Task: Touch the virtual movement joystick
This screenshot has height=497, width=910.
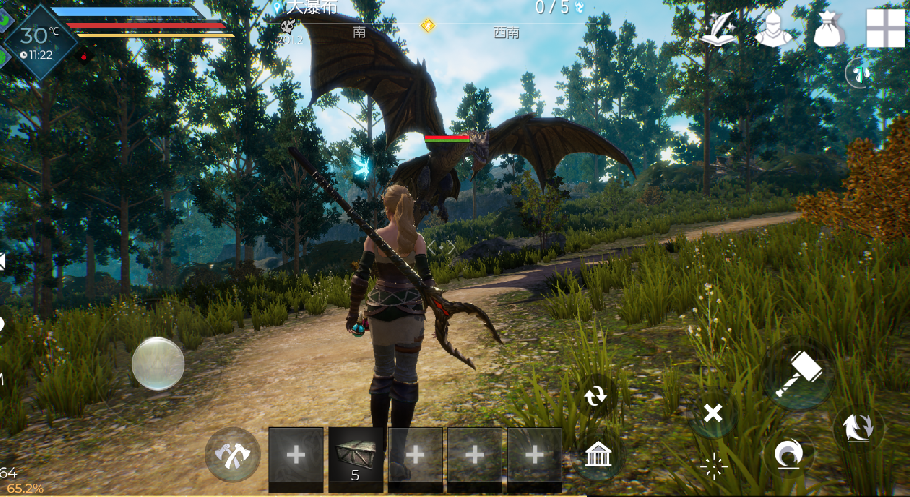Action: [158, 362]
